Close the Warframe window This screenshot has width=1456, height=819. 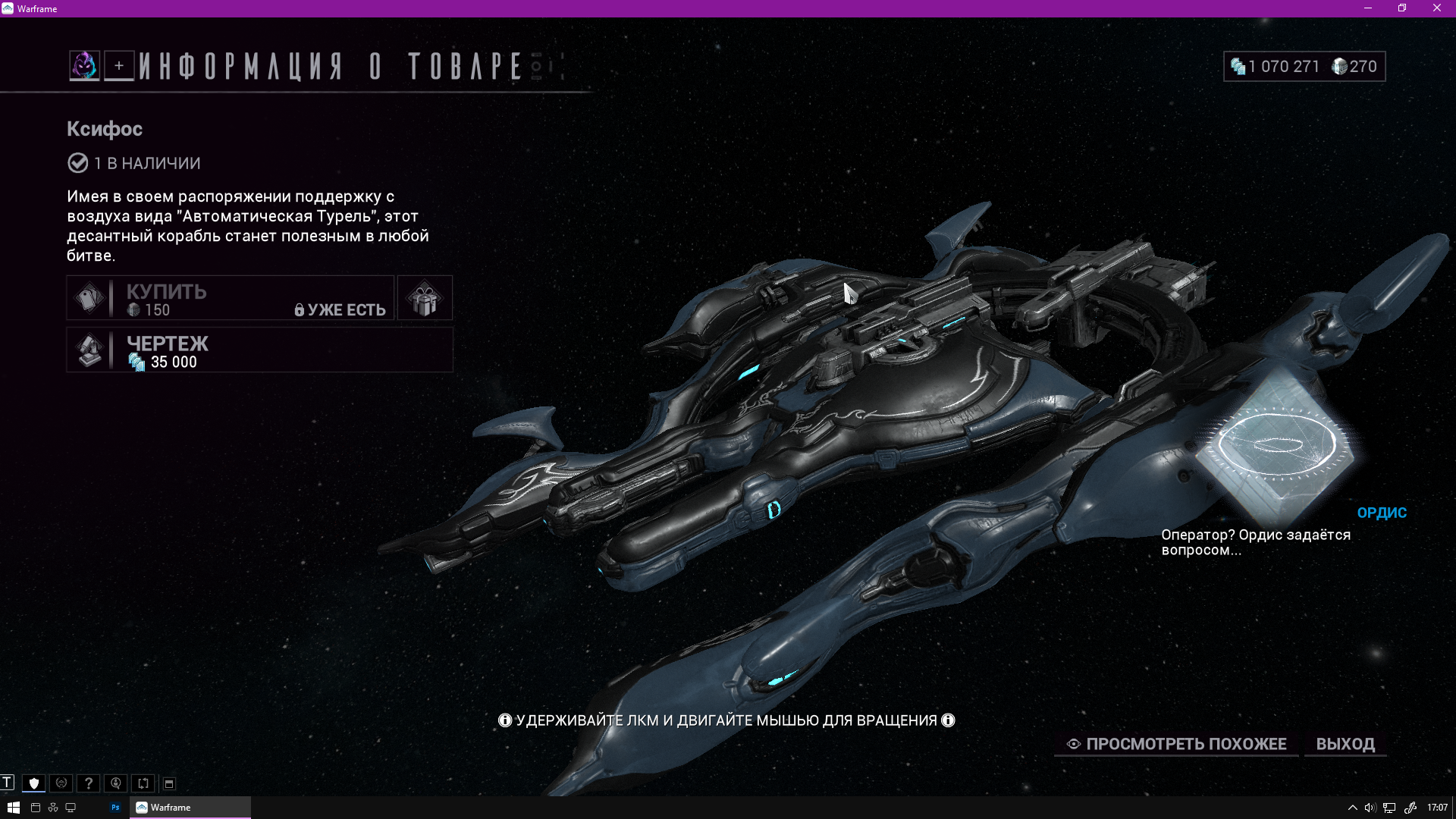pos(1436,8)
